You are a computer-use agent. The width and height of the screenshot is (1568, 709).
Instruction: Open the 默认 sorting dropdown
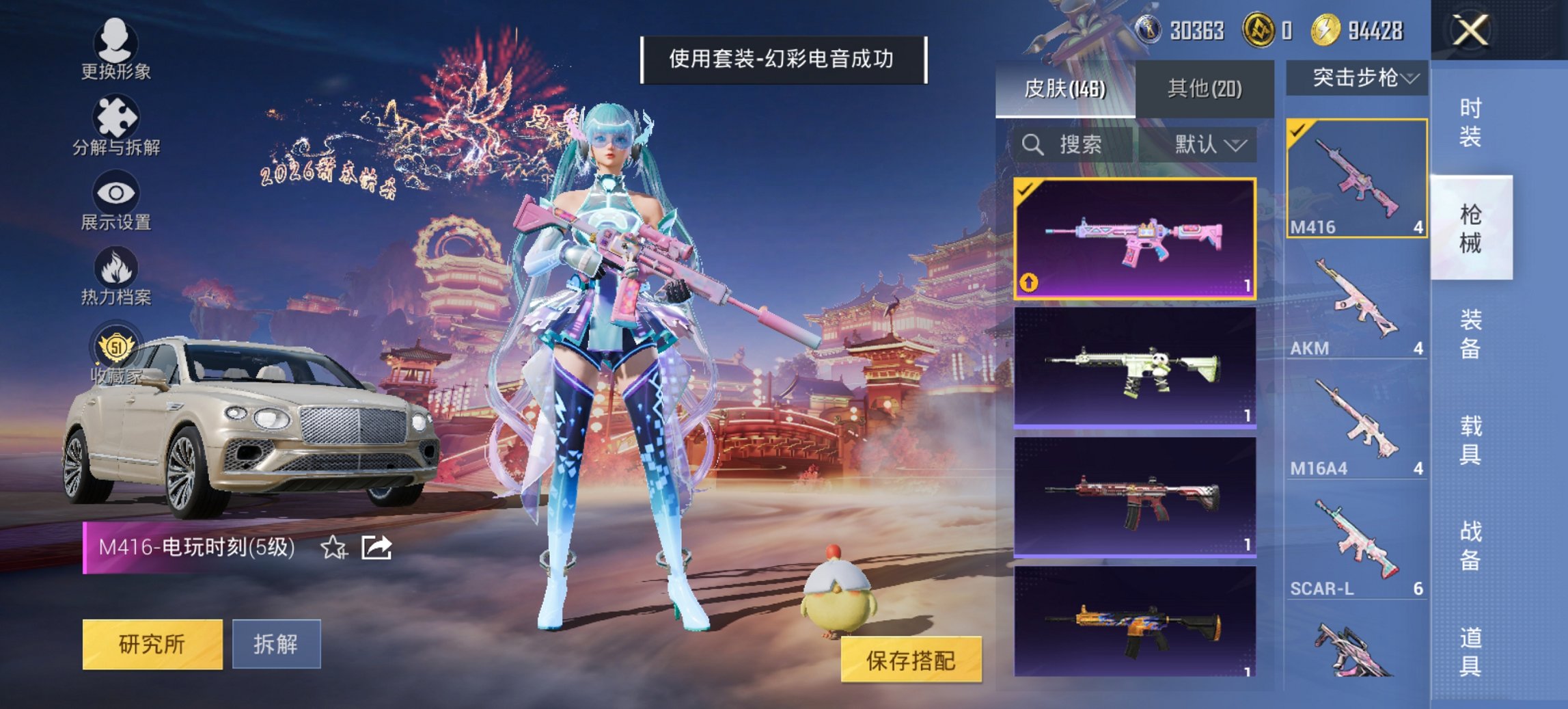click(1209, 144)
